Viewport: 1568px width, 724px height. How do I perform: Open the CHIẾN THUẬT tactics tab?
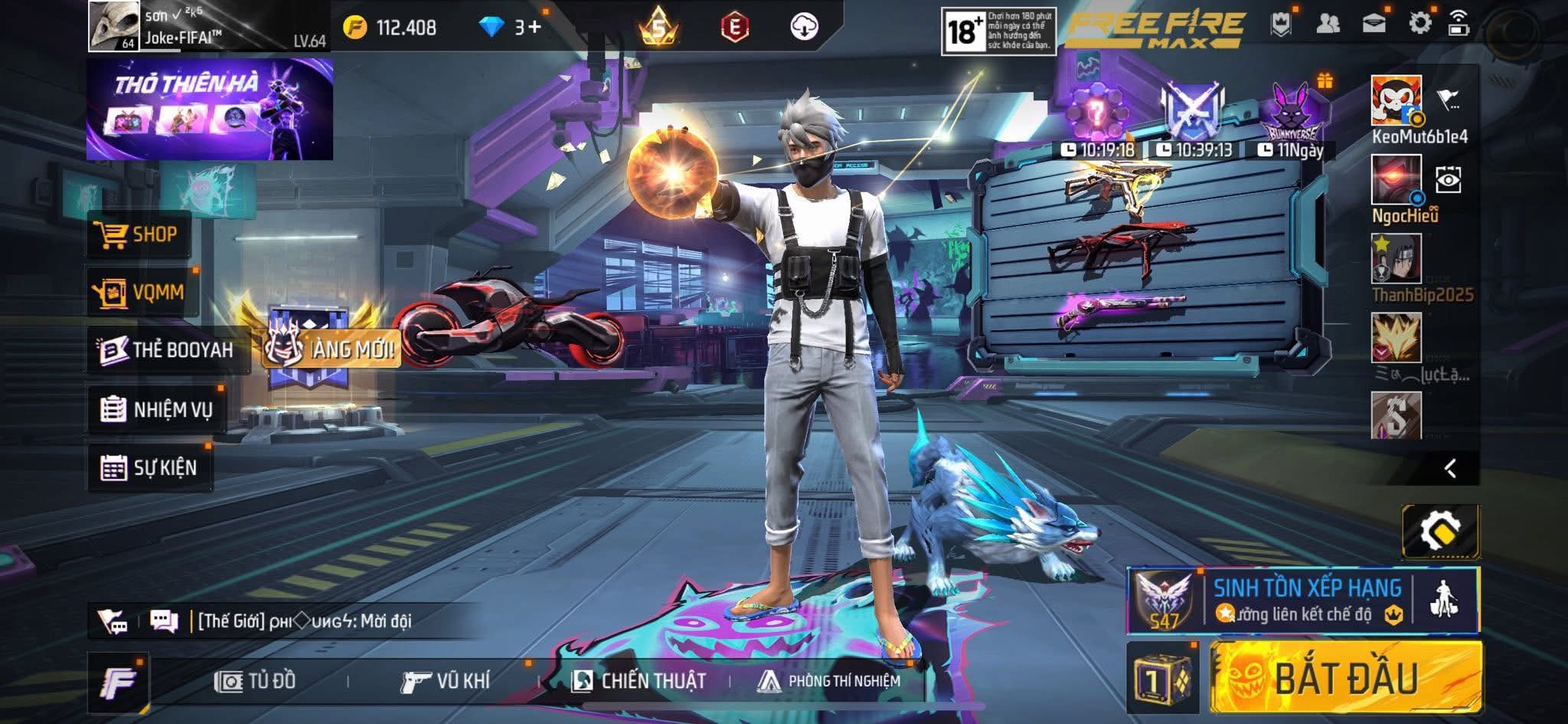(x=639, y=680)
